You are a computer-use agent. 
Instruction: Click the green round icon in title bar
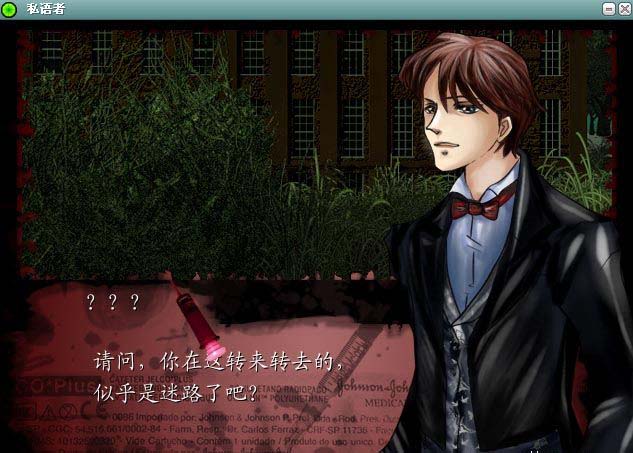click(x=9, y=9)
